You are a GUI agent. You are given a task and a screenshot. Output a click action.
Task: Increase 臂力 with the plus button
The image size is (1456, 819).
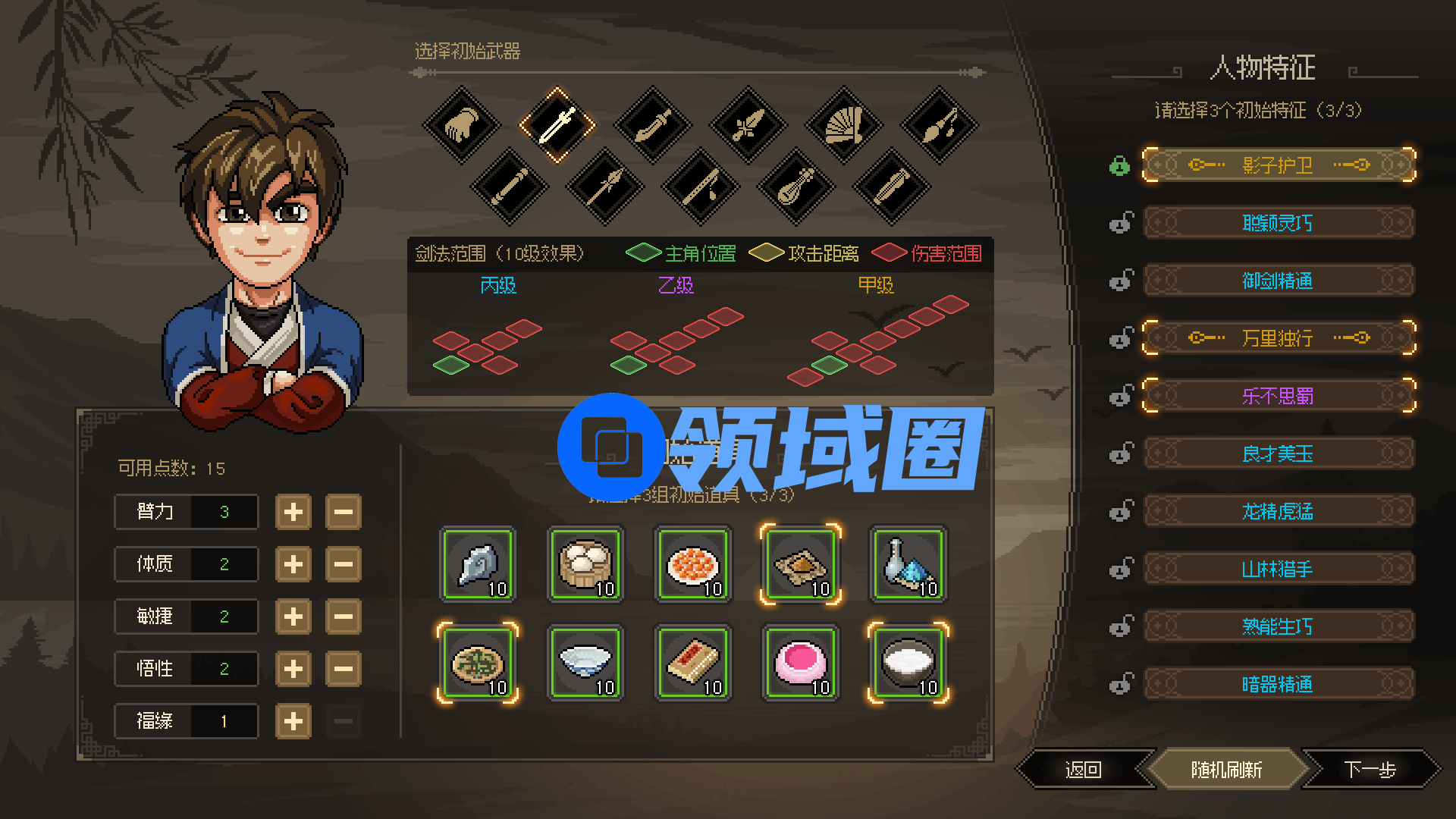pyautogui.click(x=293, y=512)
